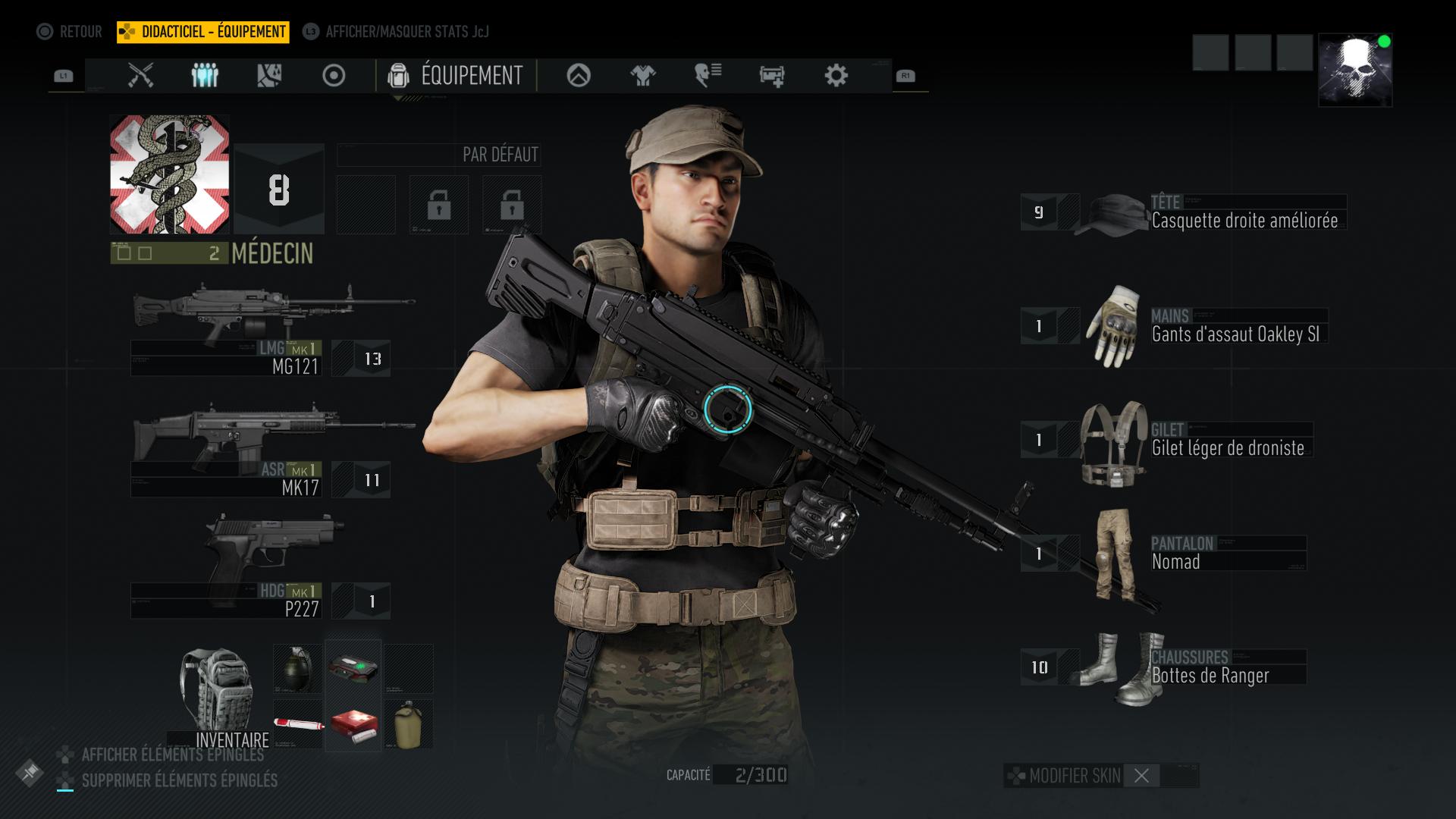
Task: Toggle Afficher/Masquer stats JcJ
Action: tap(407, 33)
